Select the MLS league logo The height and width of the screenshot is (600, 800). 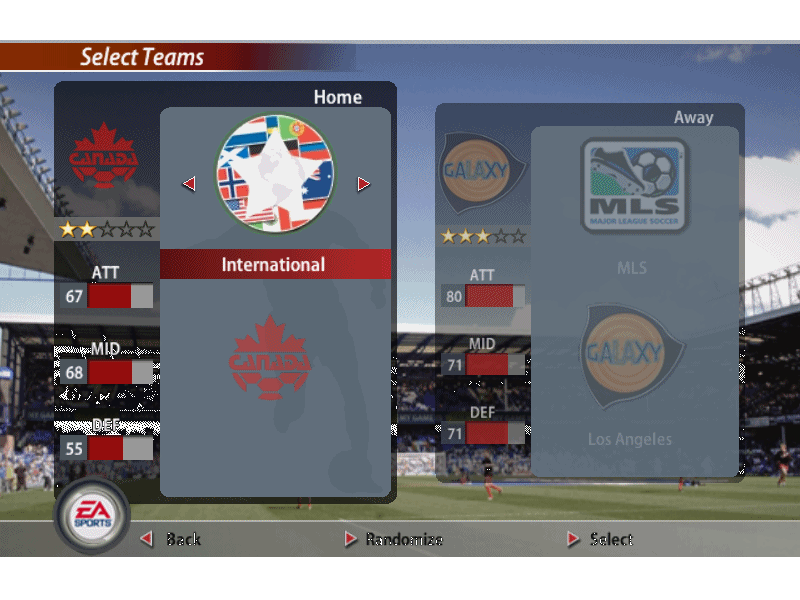tap(635, 186)
